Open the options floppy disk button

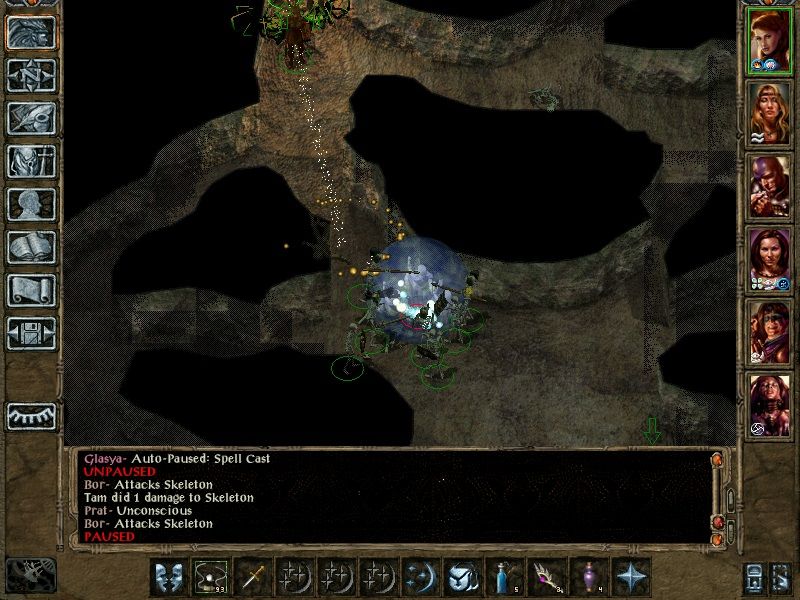pos(30,333)
